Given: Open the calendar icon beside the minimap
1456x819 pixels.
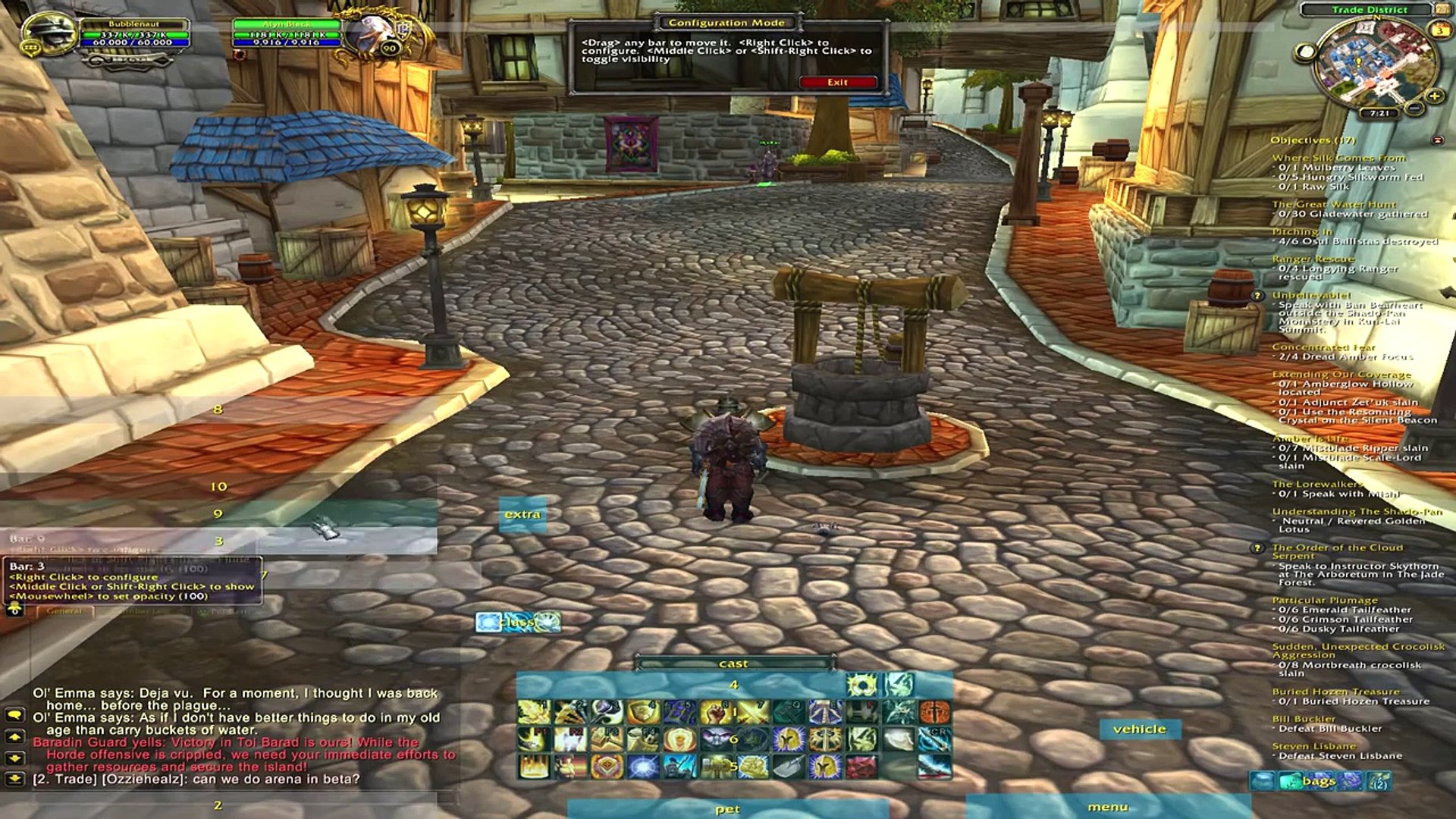Looking at the screenshot, I should (1439, 30).
